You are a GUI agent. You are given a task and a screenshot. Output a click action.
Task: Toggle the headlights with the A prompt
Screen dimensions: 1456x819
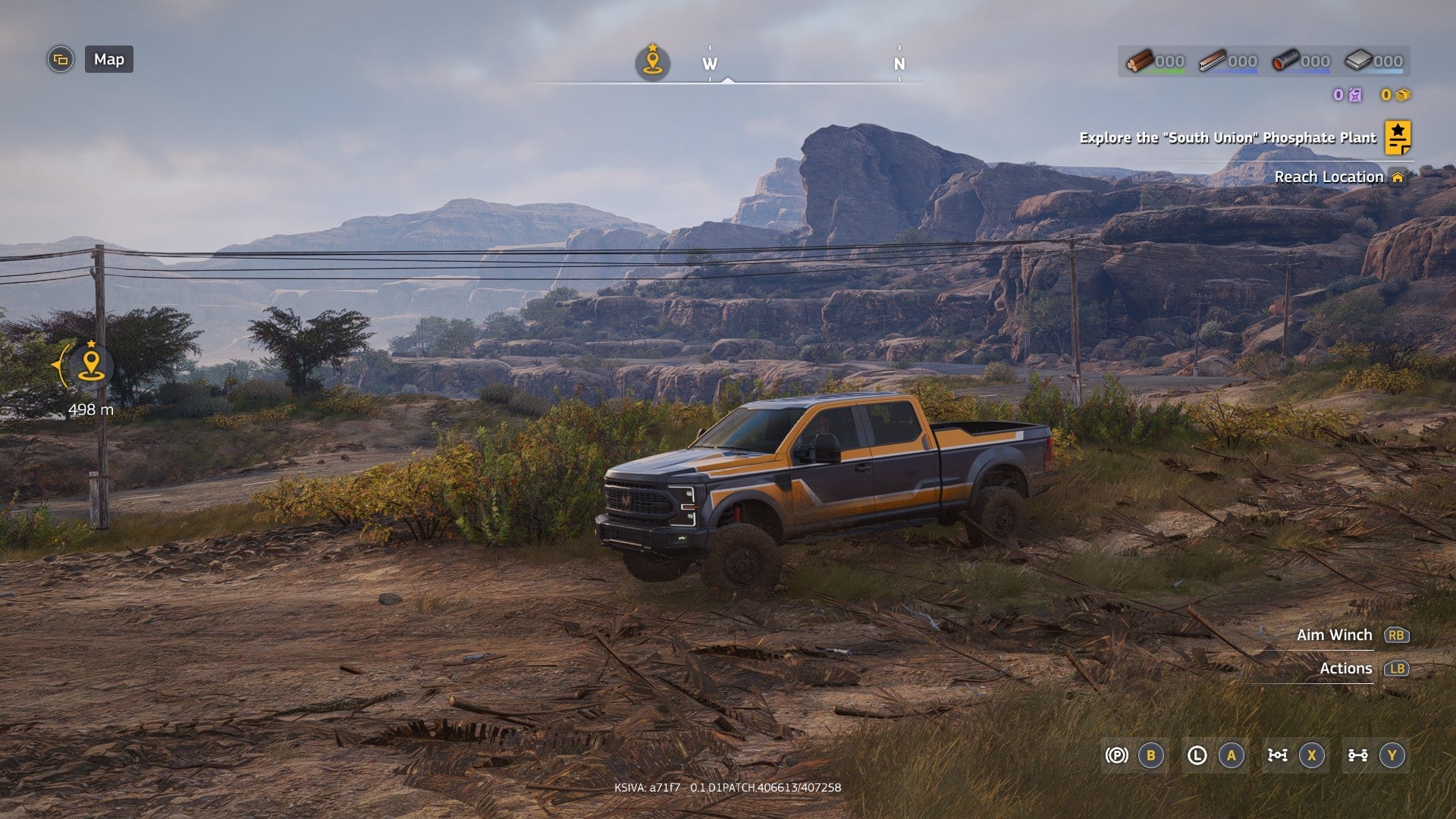click(x=1232, y=755)
